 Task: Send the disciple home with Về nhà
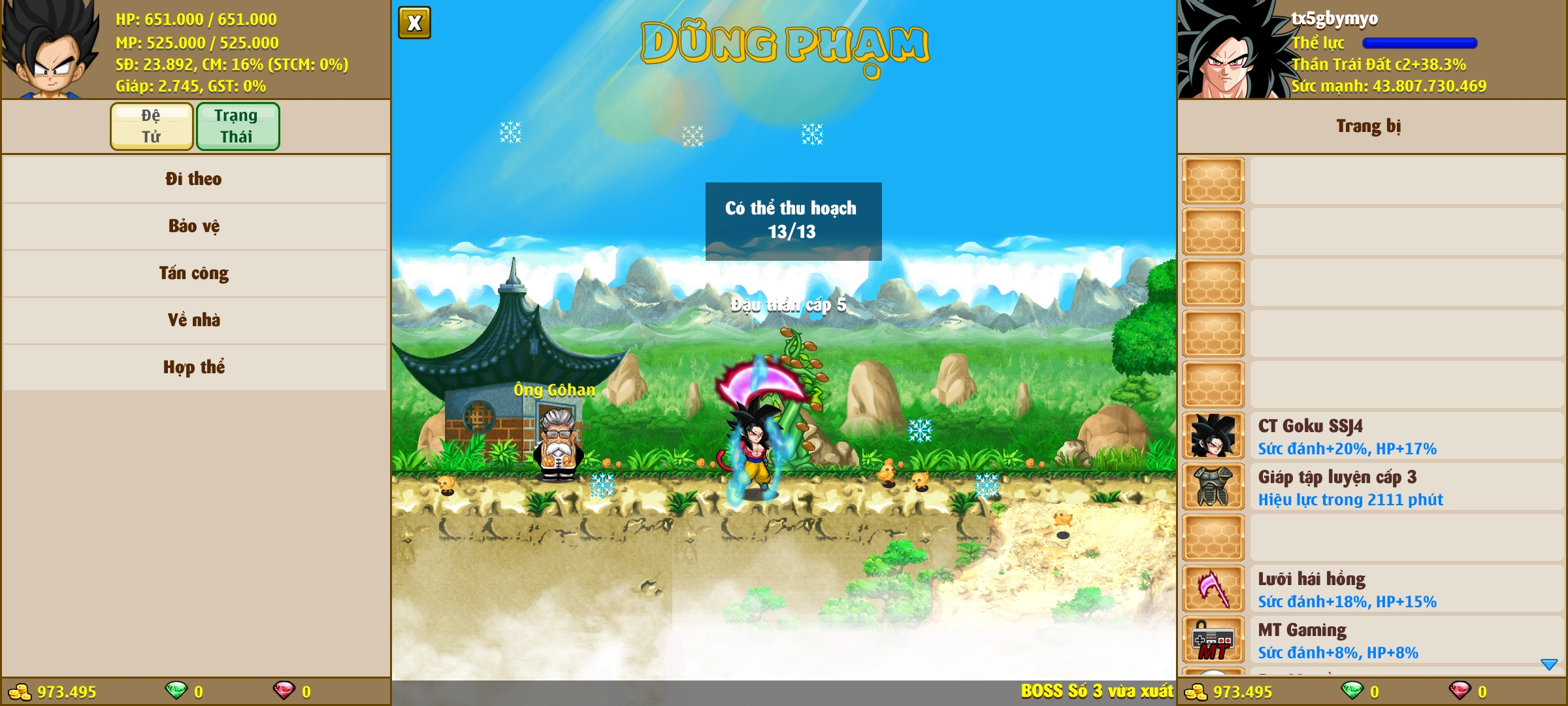click(194, 320)
